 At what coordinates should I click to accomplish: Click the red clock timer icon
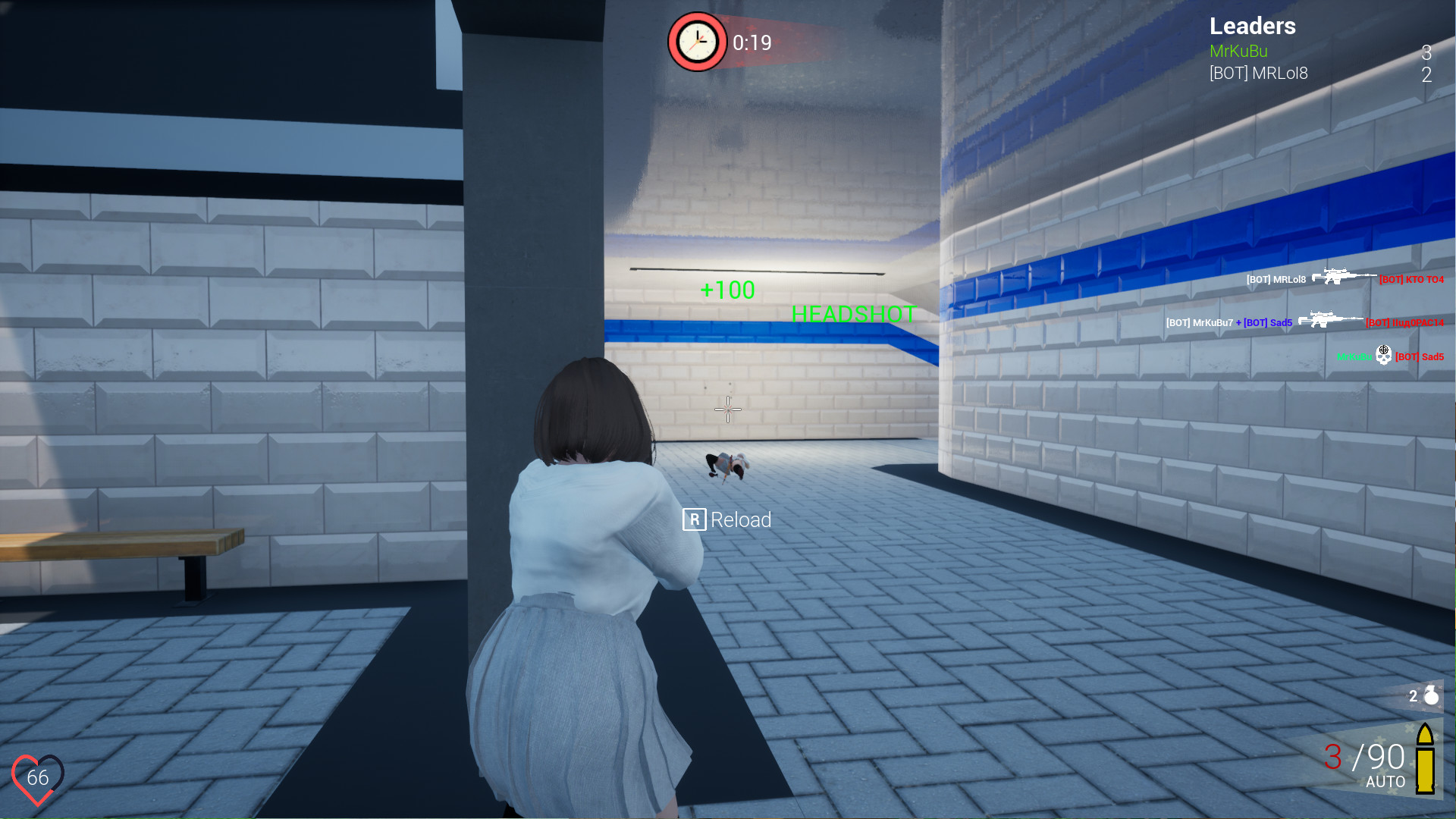(x=698, y=42)
